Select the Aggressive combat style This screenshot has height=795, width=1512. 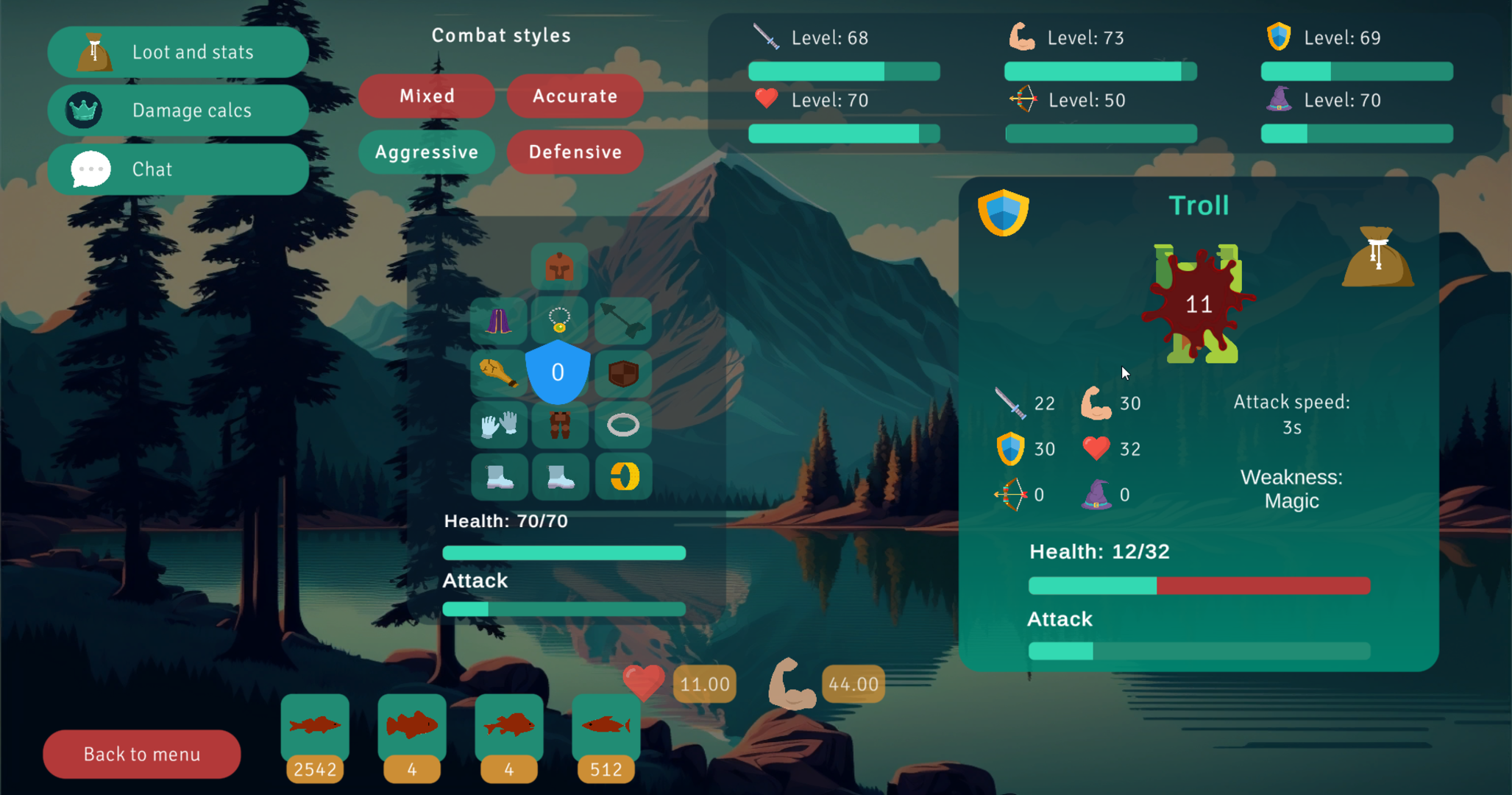point(427,152)
